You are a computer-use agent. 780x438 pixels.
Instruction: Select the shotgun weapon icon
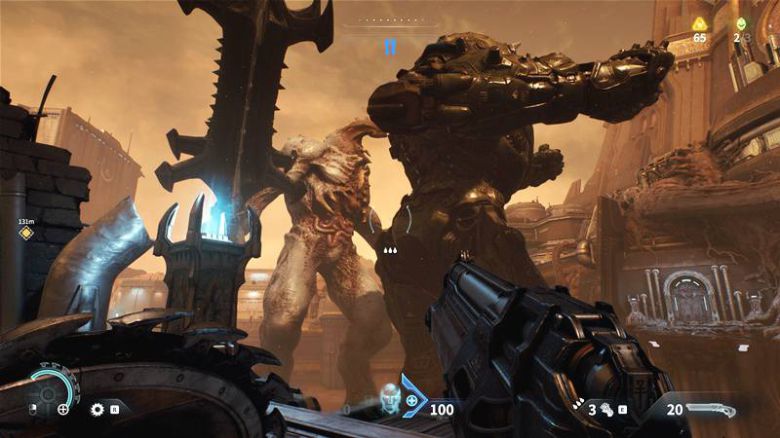[x=716, y=409]
